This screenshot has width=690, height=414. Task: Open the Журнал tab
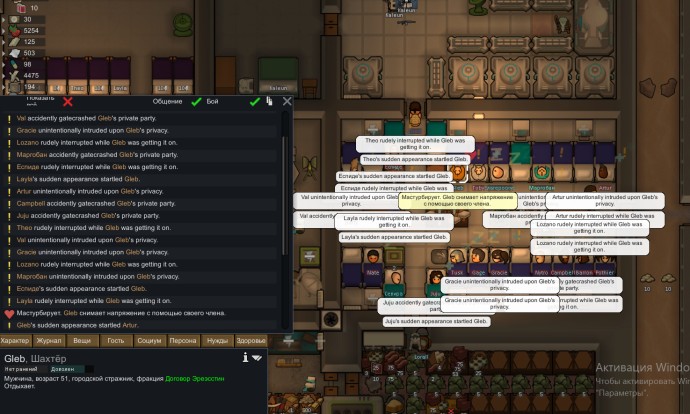[49, 341]
